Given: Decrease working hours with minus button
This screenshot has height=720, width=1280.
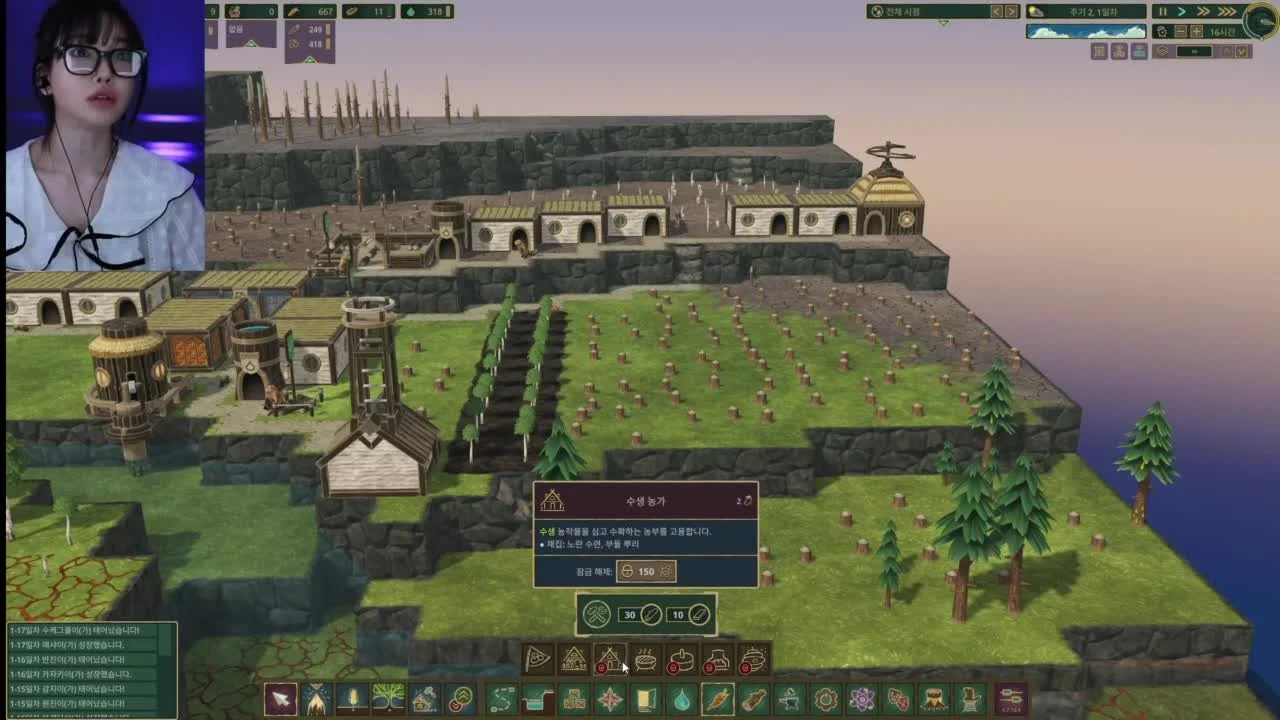Looking at the screenshot, I should point(1181,31).
